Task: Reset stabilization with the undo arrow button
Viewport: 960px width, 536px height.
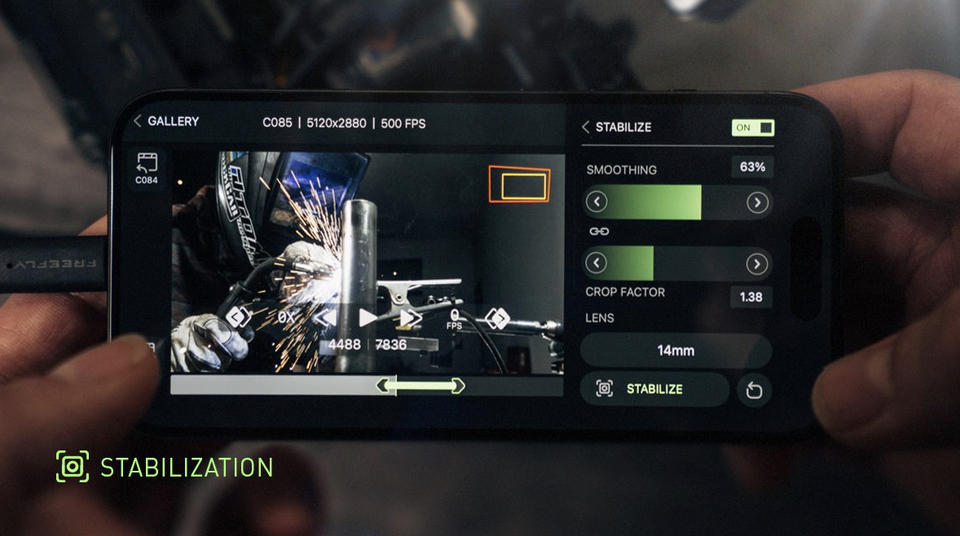Action: click(x=754, y=390)
